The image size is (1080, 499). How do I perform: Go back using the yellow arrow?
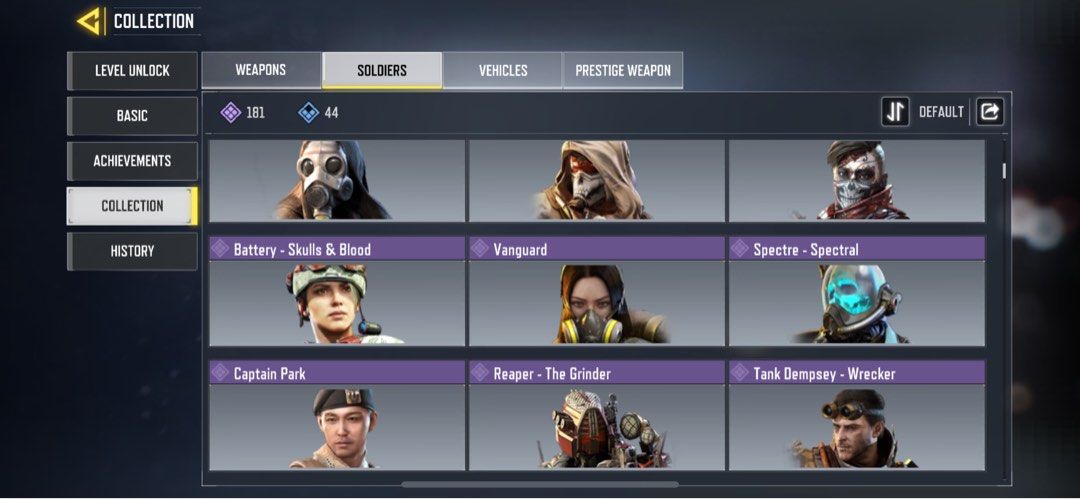(x=89, y=20)
